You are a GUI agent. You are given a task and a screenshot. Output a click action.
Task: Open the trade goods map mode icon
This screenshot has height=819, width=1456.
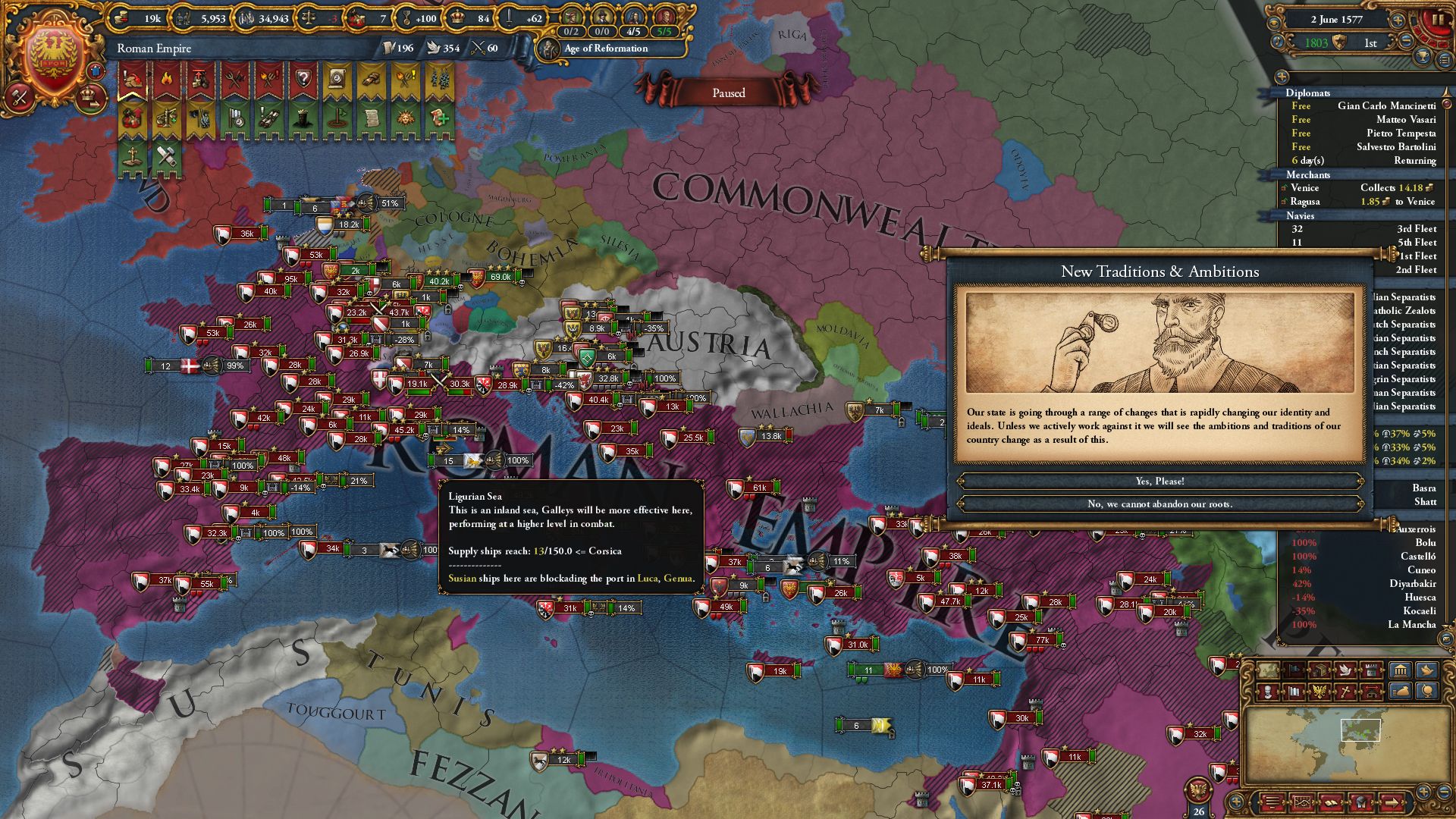[x=1319, y=670]
